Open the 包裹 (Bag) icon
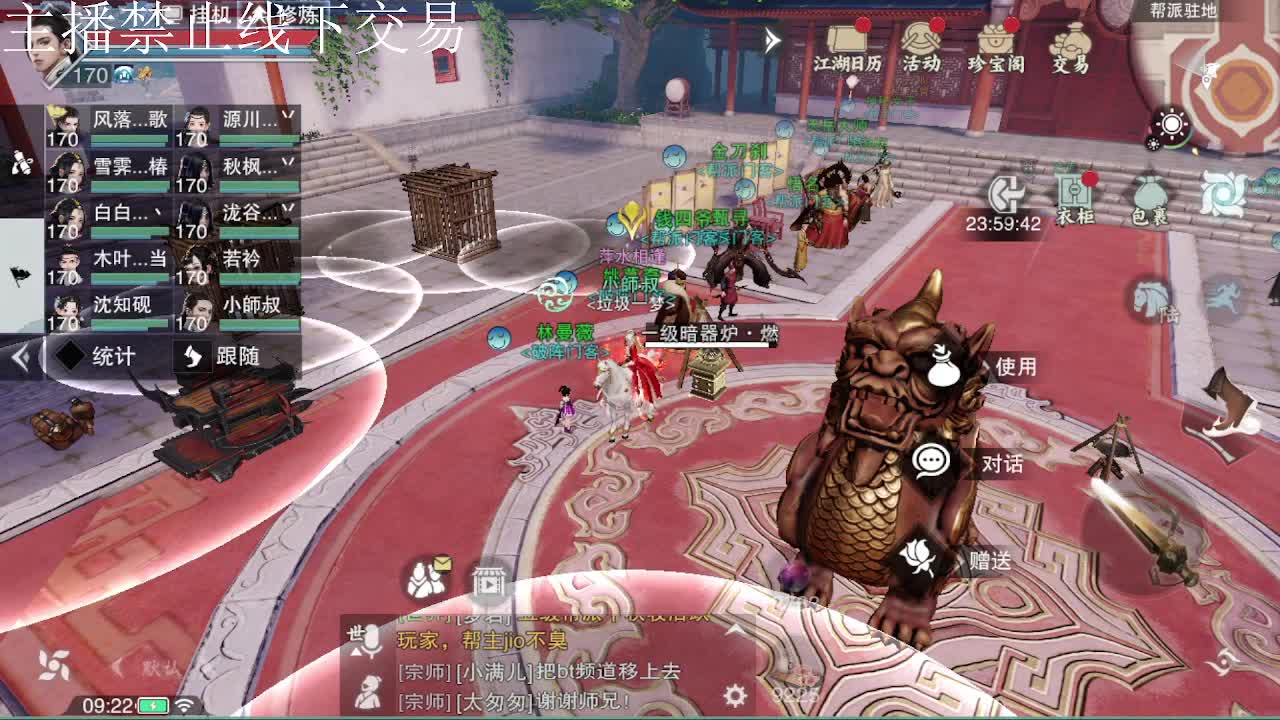The height and width of the screenshot is (720, 1280). pos(1148,193)
